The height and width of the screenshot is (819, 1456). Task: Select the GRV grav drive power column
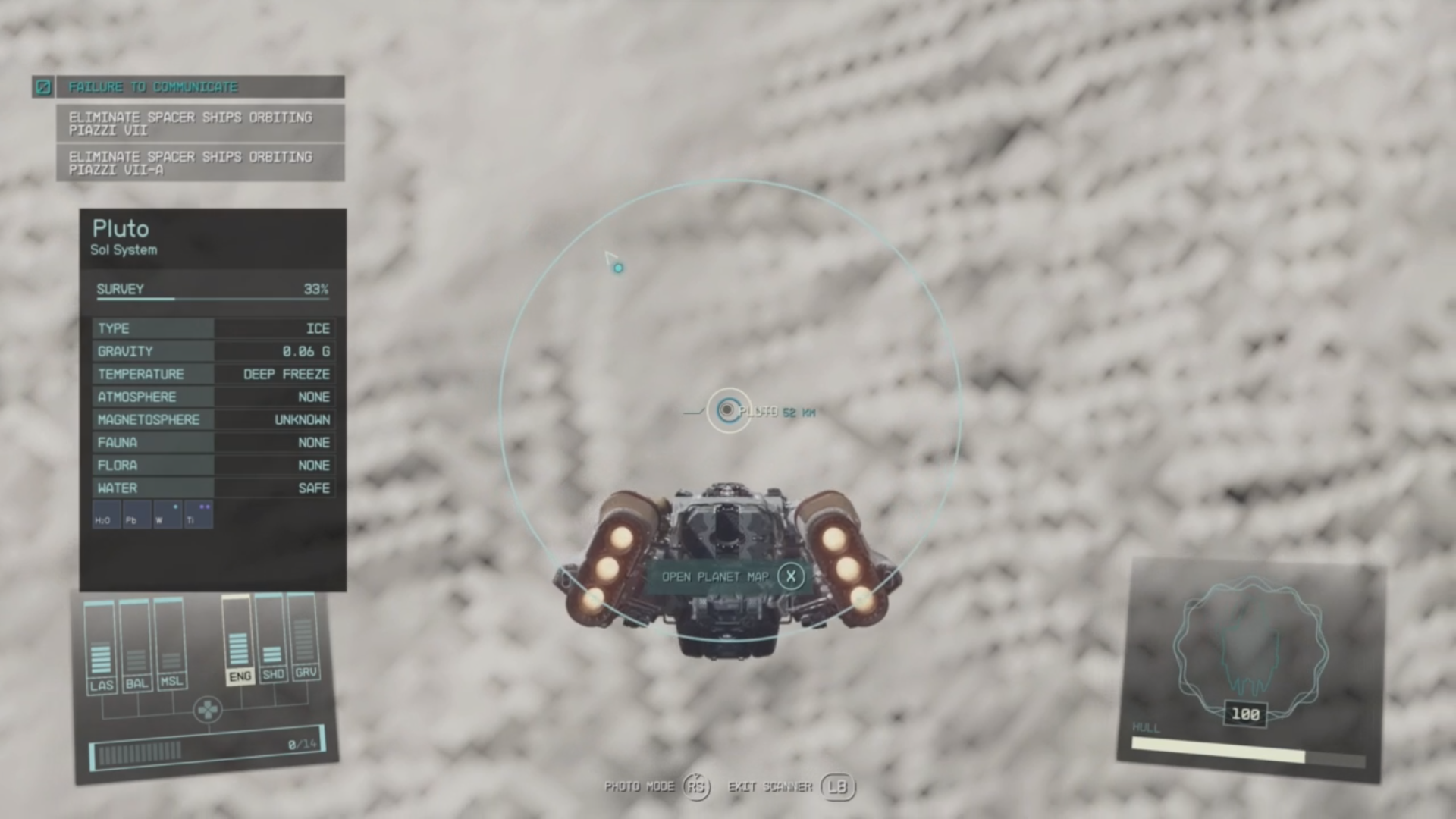(x=305, y=637)
